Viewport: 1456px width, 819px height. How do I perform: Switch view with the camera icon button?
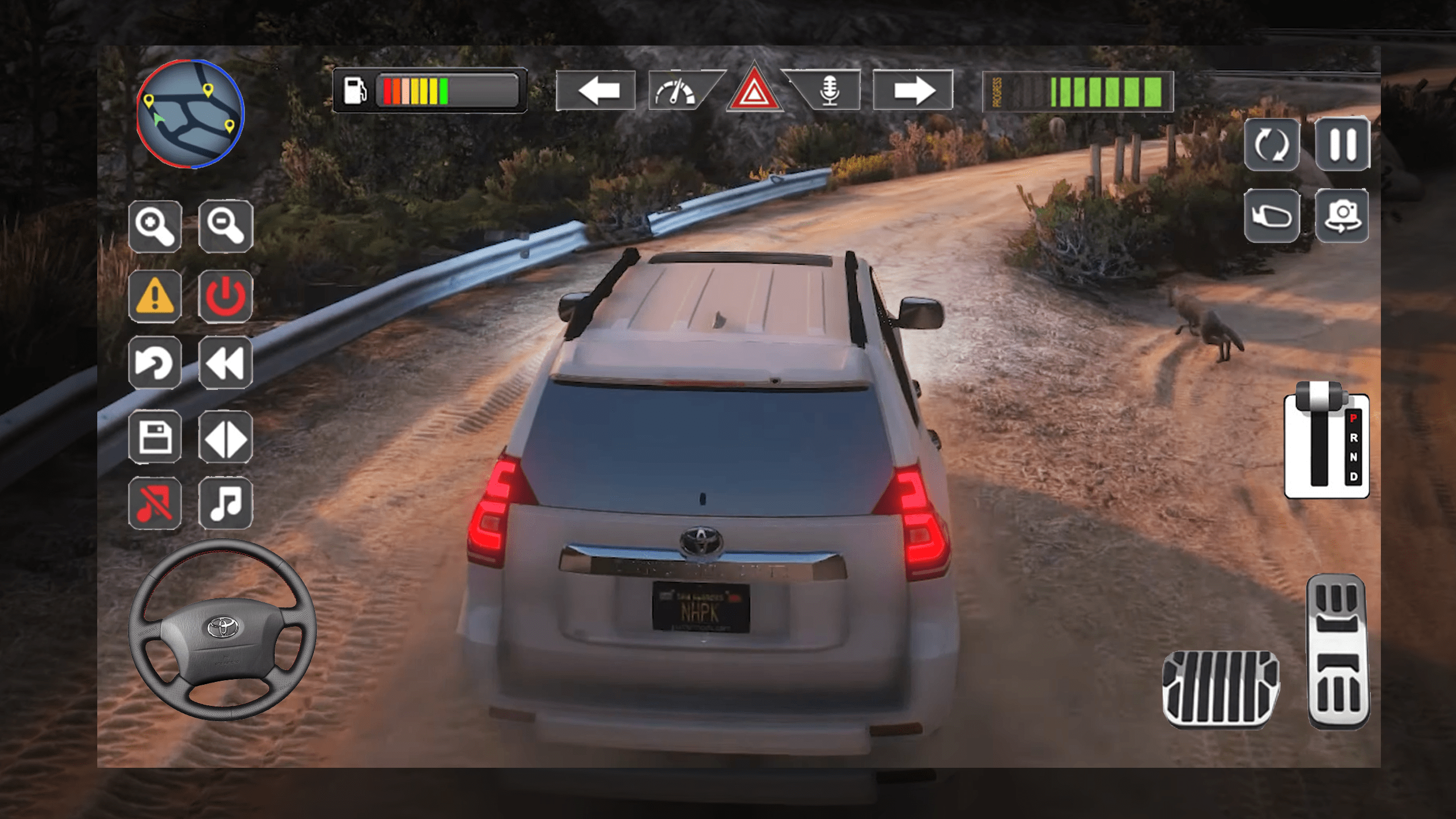tap(1342, 216)
